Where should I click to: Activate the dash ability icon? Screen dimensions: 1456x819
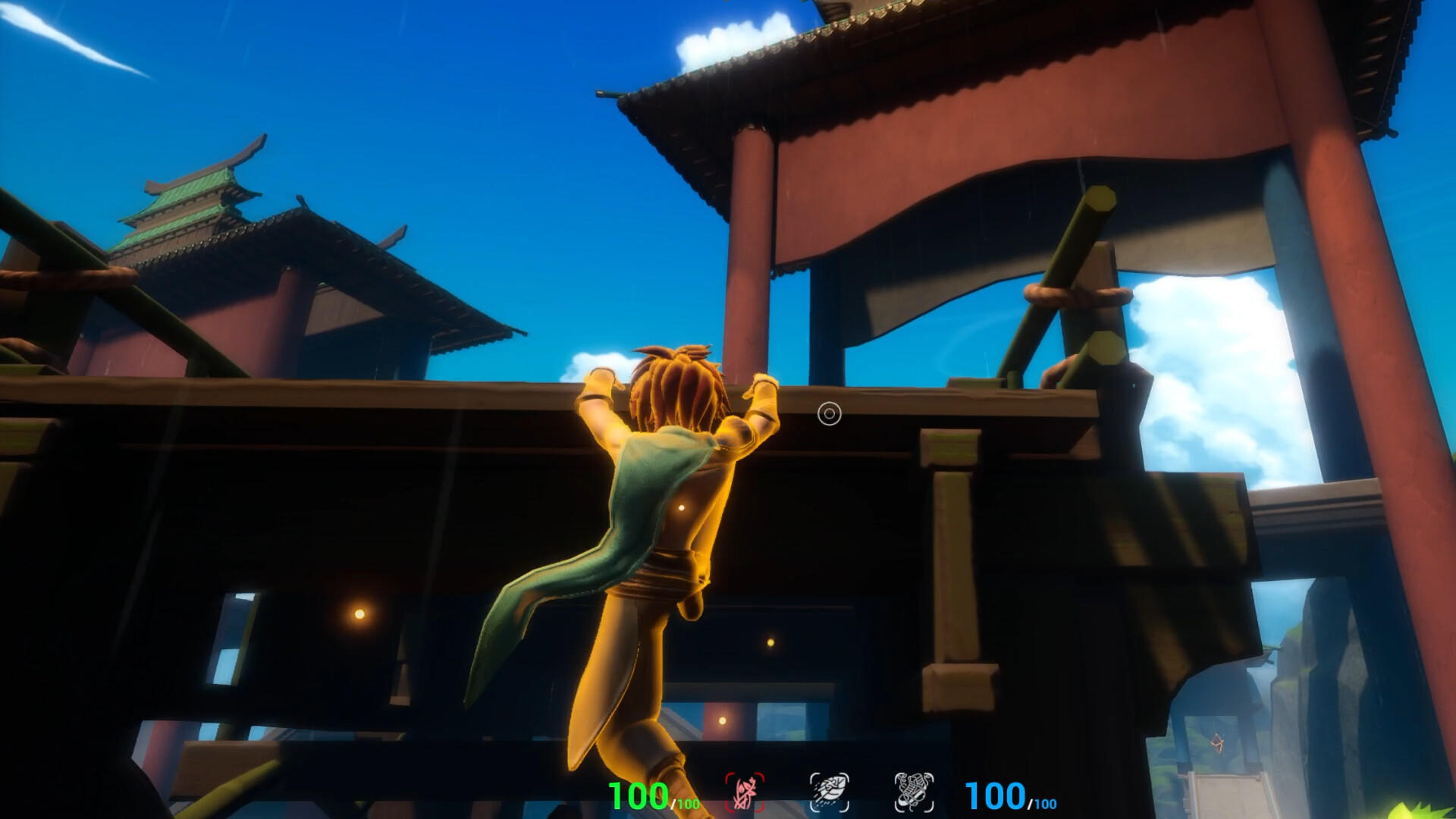tap(830, 792)
